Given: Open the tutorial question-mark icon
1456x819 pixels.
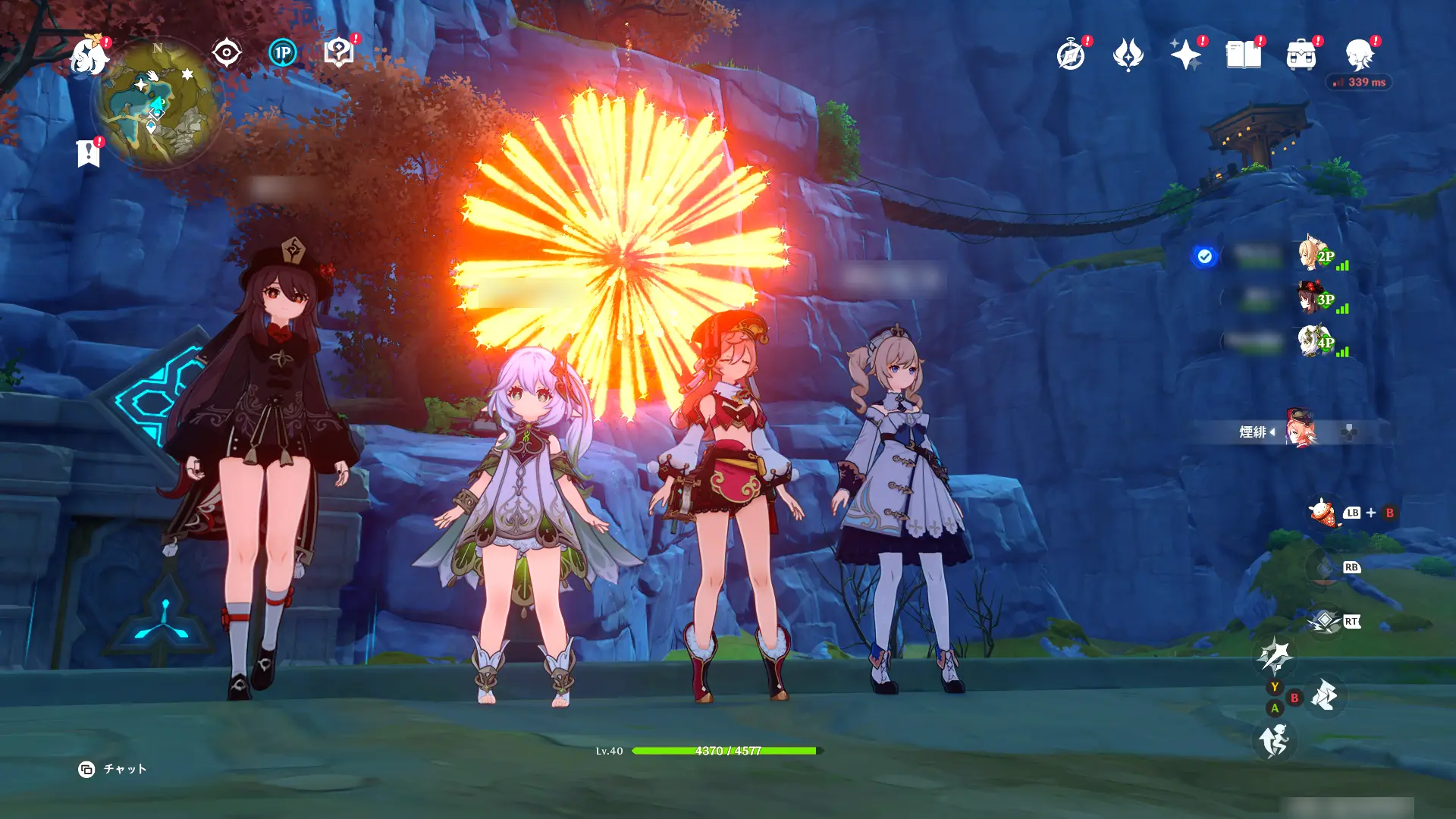Looking at the screenshot, I should tap(338, 52).
